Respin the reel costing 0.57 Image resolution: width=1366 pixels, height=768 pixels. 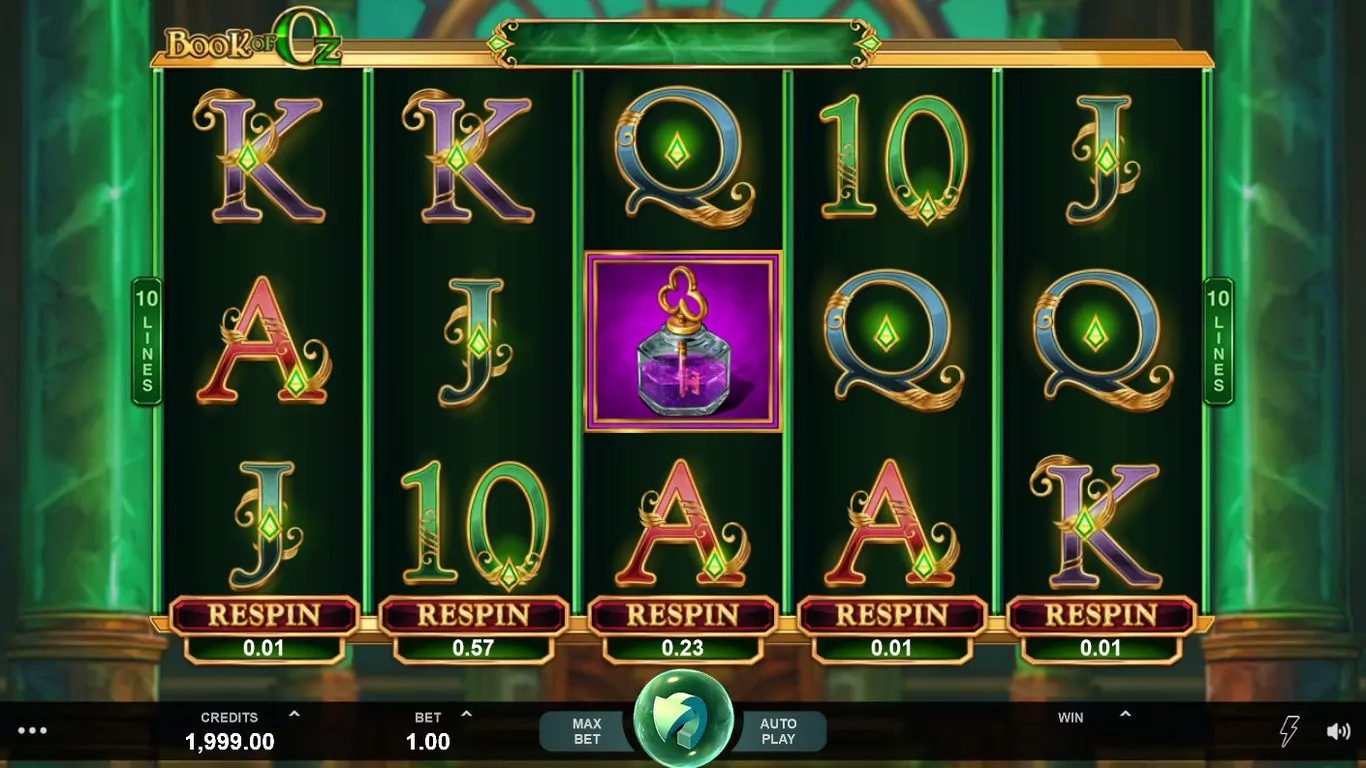(x=473, y=615)
